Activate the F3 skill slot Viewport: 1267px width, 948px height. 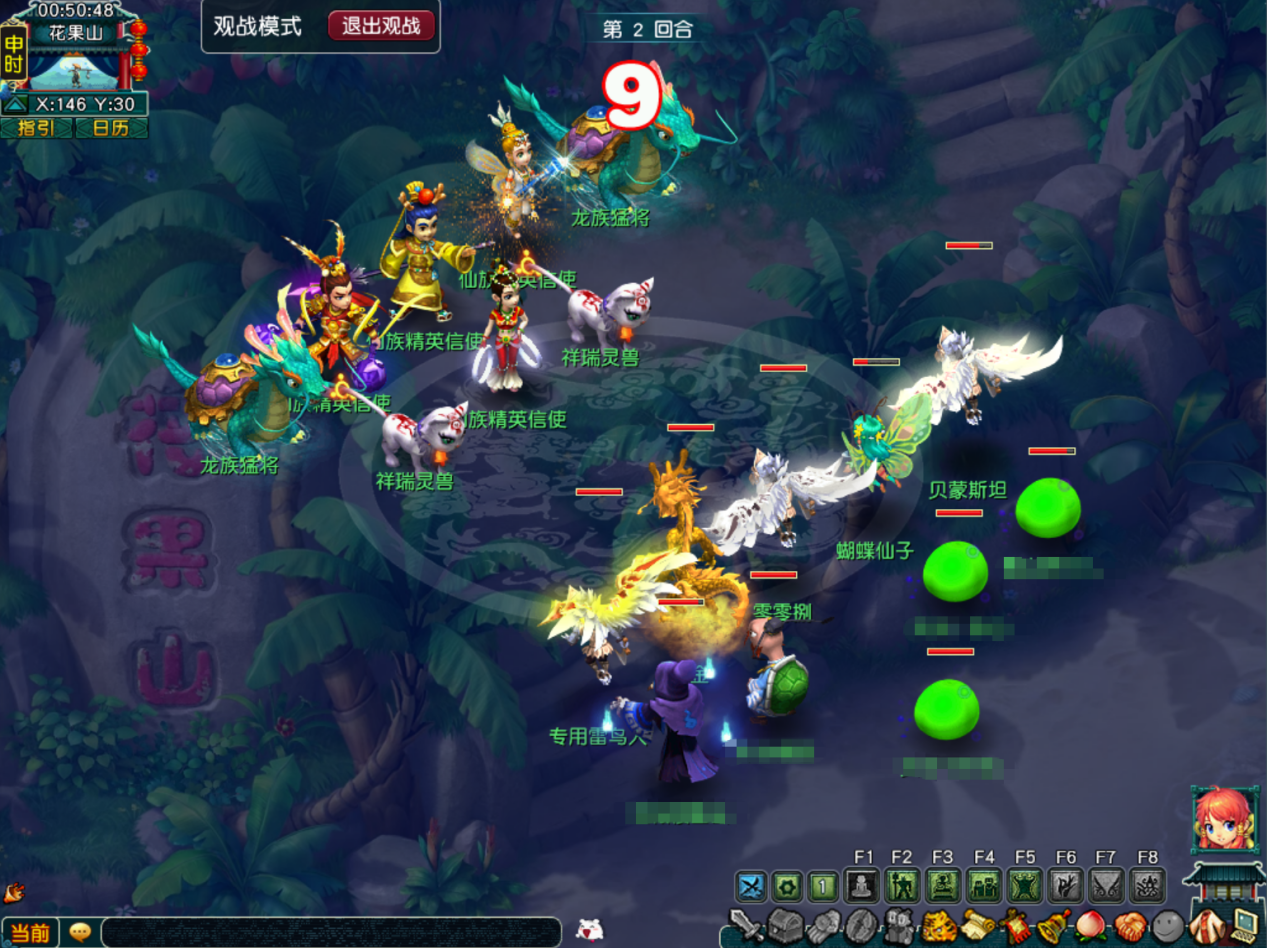click(x=943, y=886)
